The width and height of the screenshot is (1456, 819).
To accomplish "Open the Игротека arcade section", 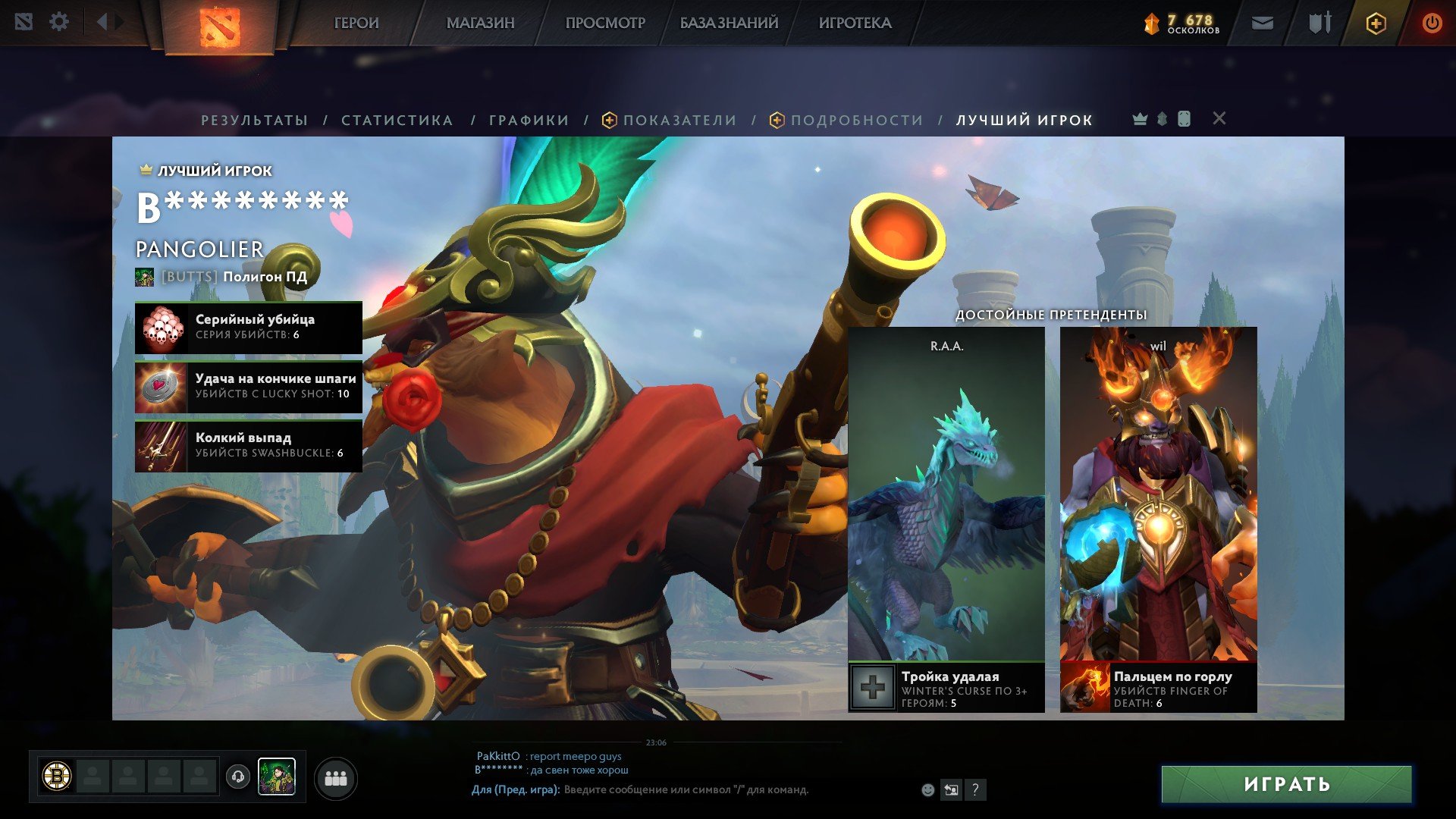I will 855,24.
